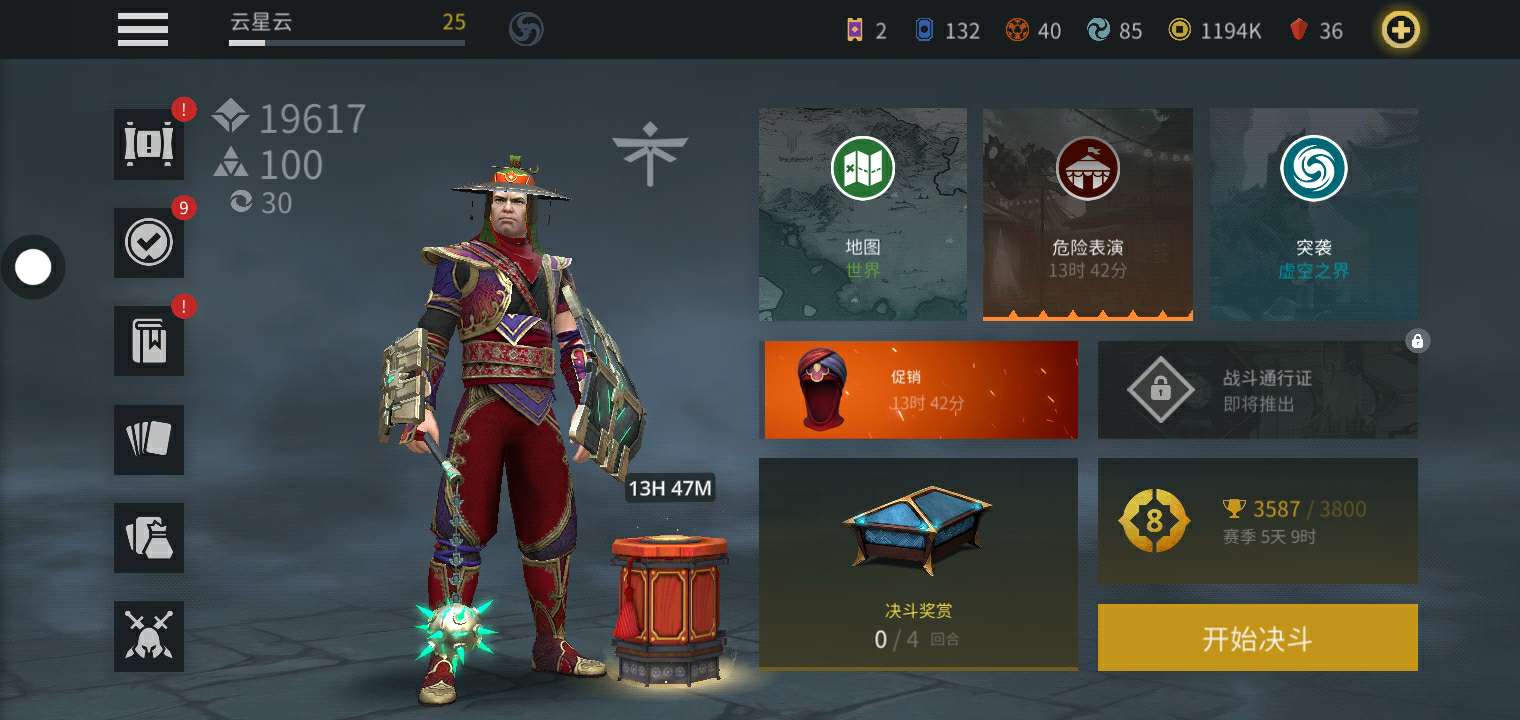The height and width of the screenshot is (720, 1520).
Task: Click the gold plus add-currency button
Action: pos(1400,30)
